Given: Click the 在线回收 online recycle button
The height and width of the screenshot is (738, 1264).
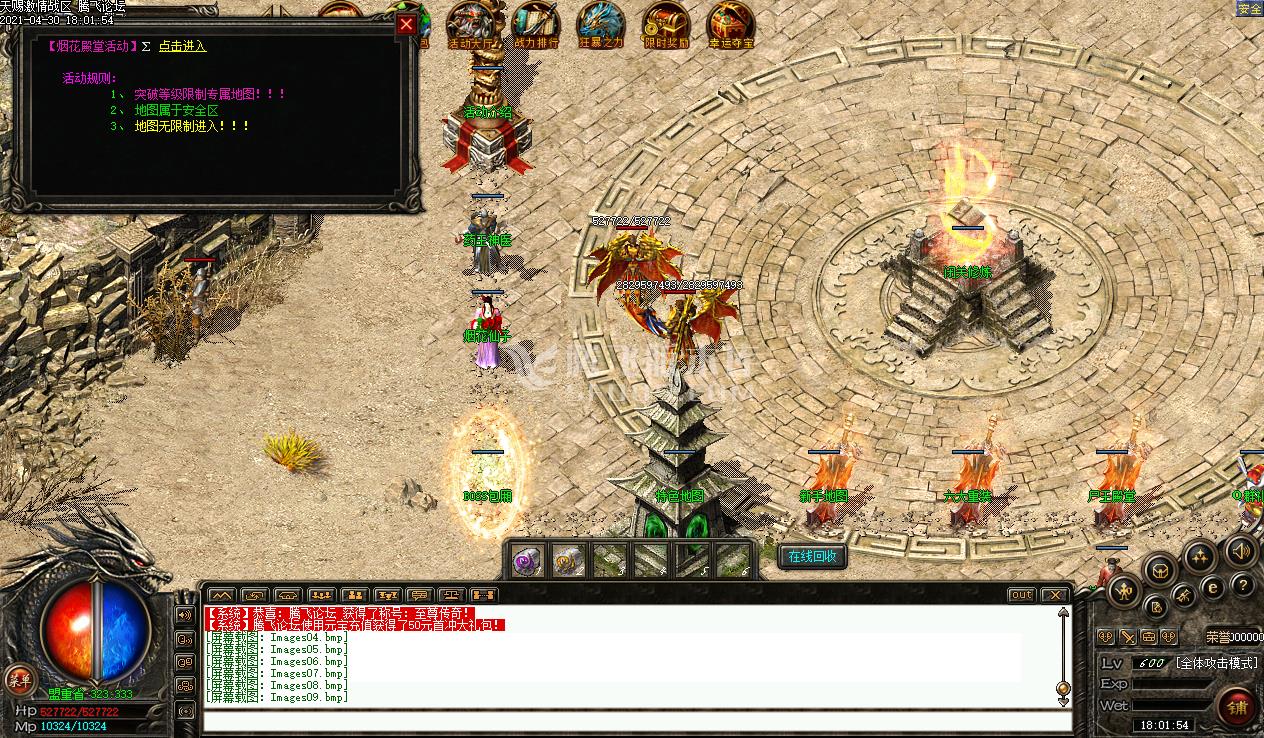Looking at the screenshot, I should tap(812, 557).
